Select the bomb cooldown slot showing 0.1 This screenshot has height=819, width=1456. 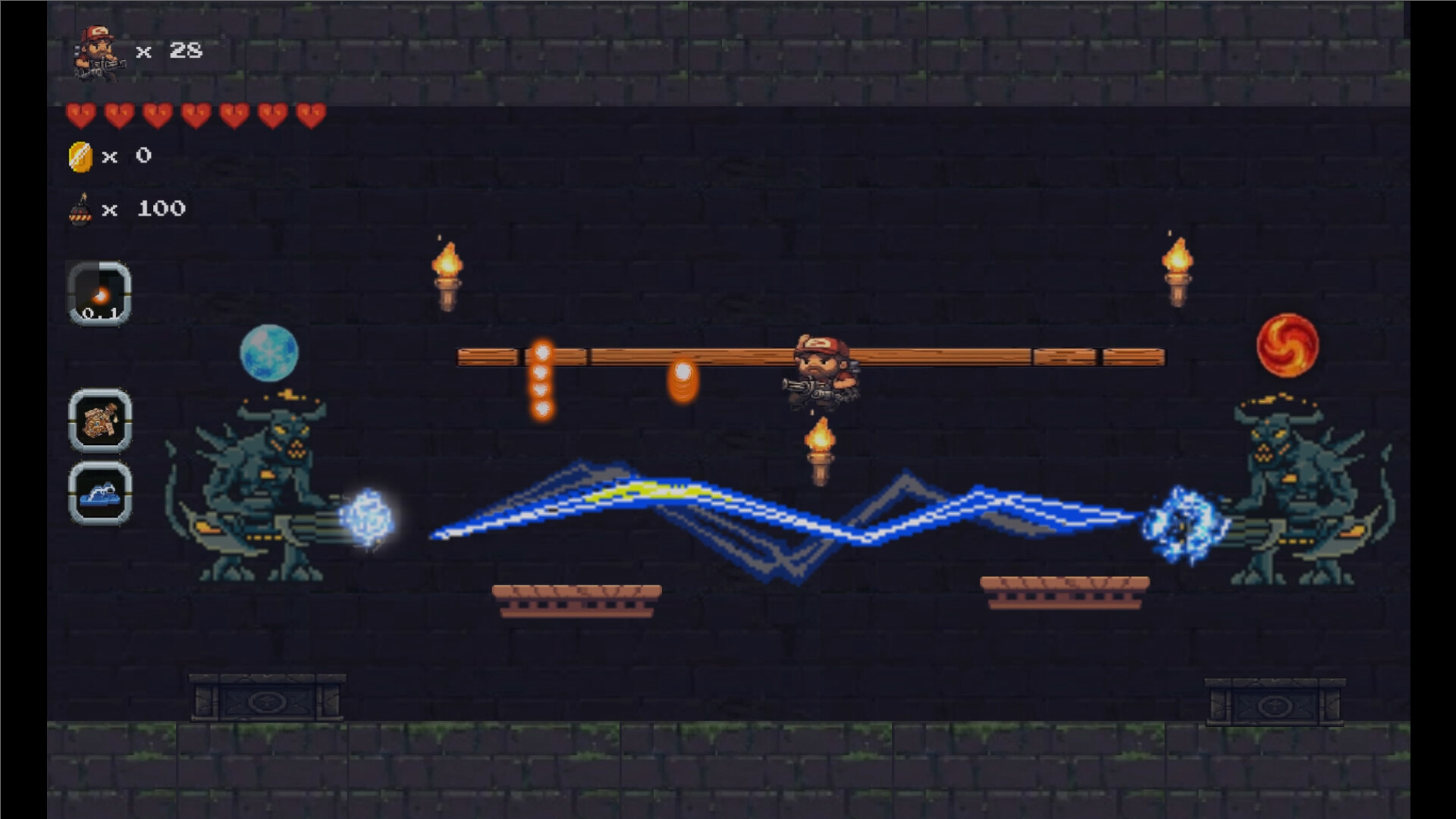coord(100,294)
